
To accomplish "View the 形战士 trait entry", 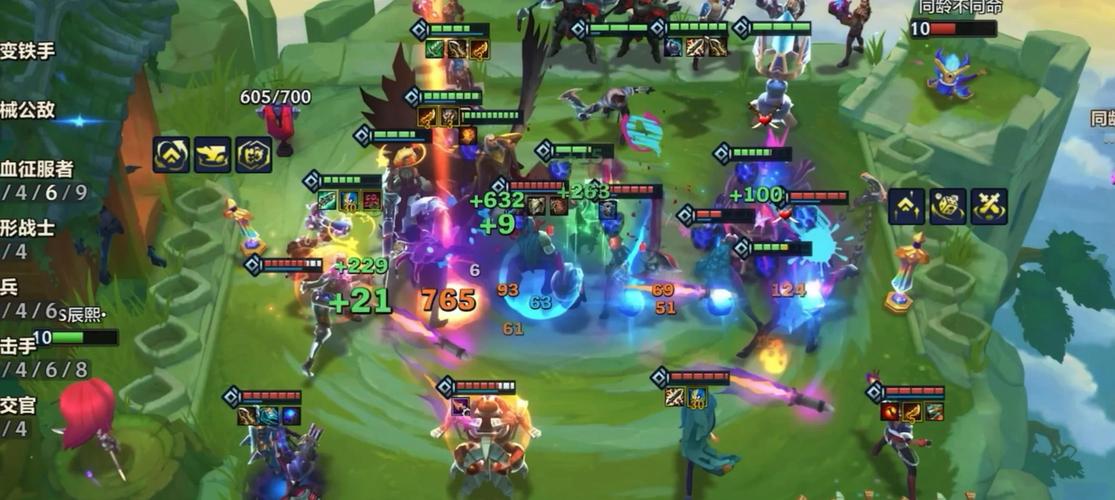I will [28, 227].
